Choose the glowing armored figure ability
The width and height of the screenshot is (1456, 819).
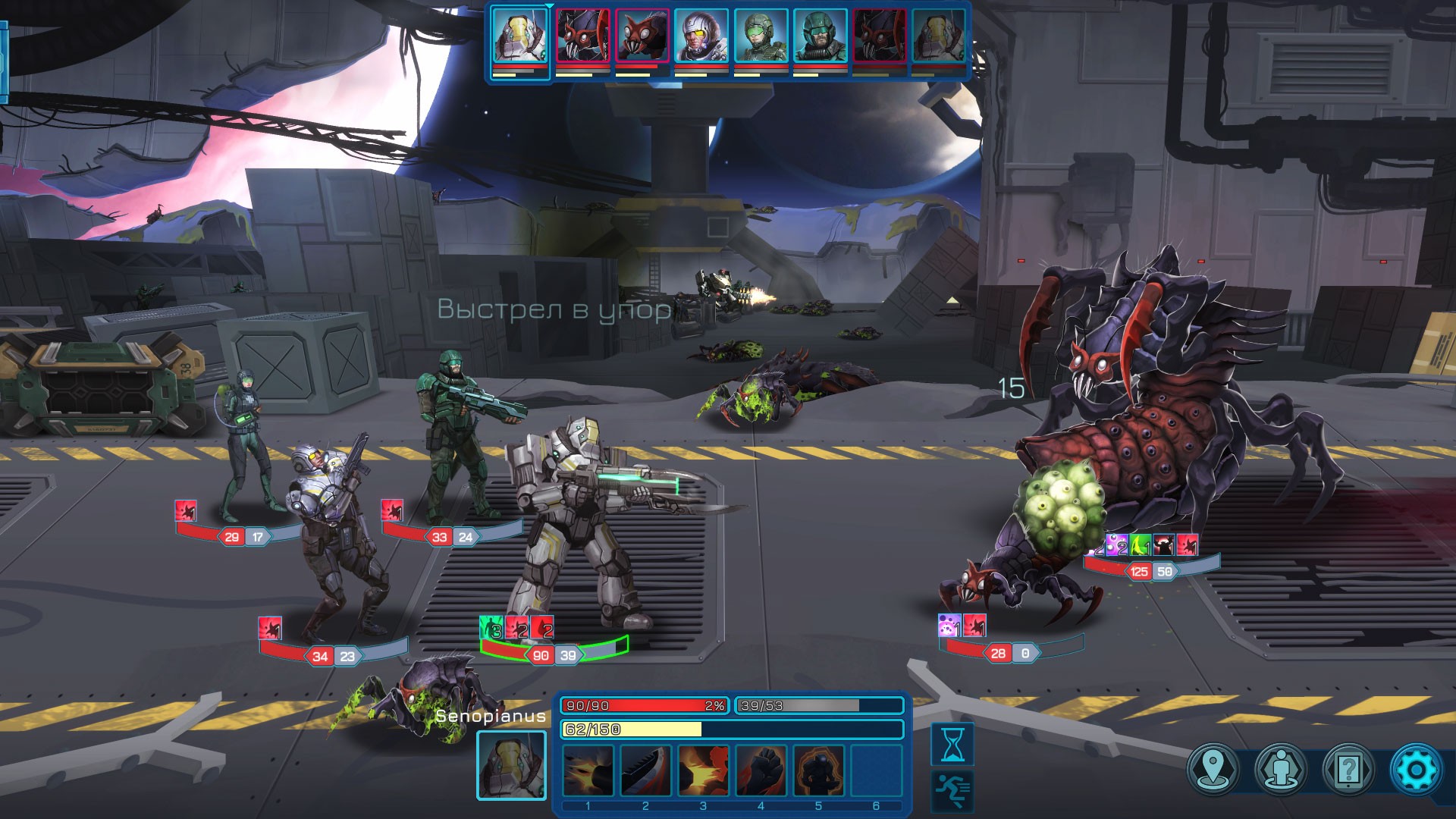click(x=818, y=770)
